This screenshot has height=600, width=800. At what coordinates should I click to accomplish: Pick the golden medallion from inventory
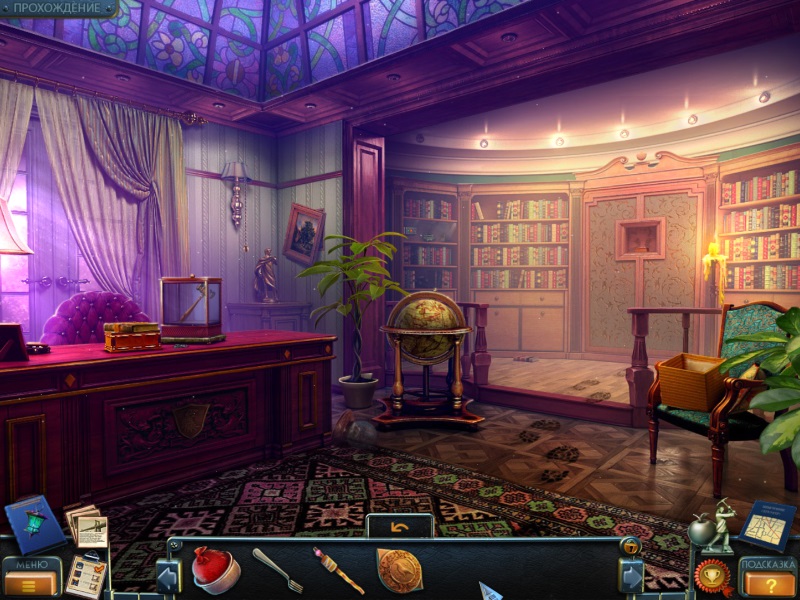[x=399, y=570]
